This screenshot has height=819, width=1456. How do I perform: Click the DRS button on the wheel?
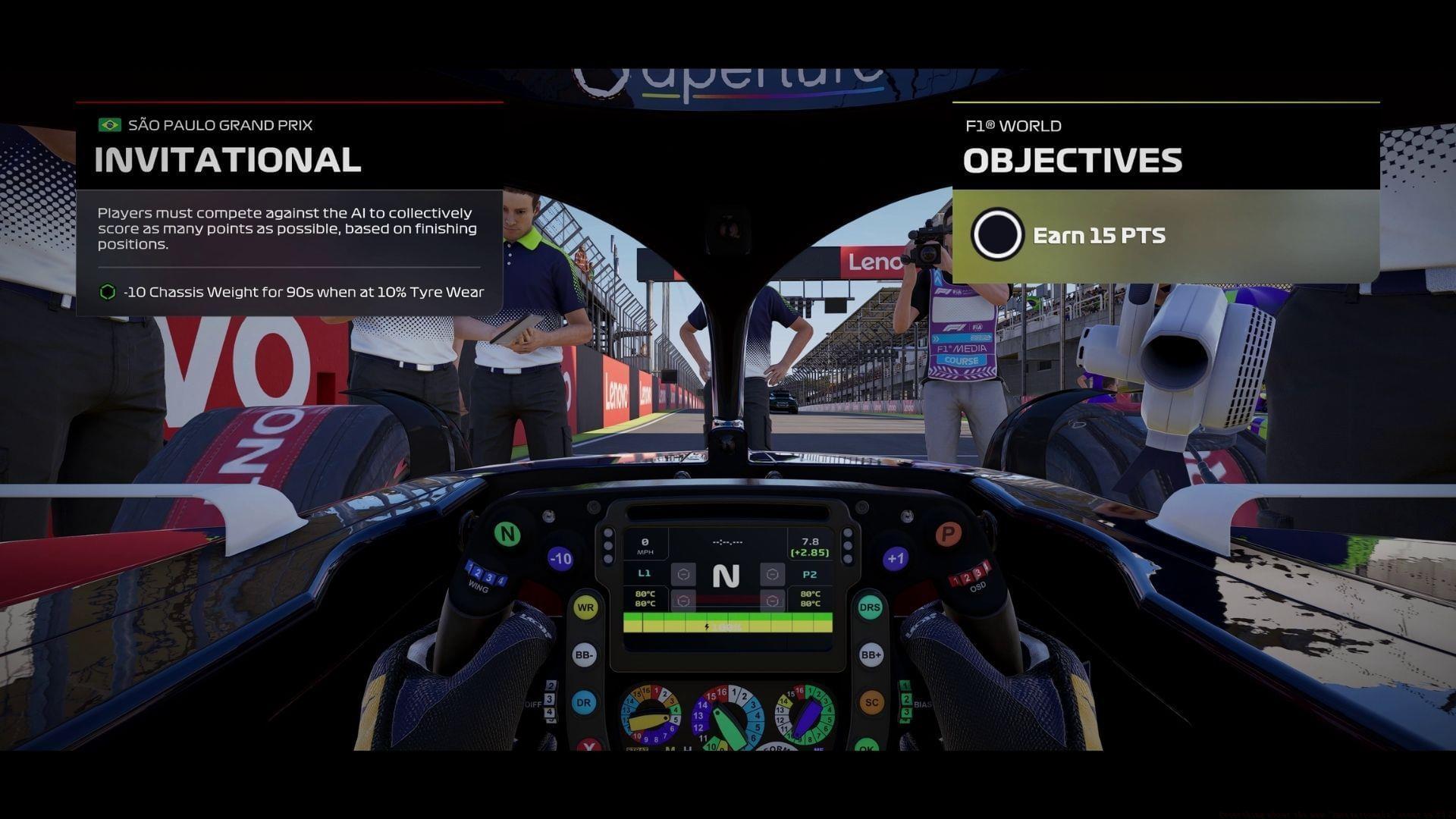(870, 608)
